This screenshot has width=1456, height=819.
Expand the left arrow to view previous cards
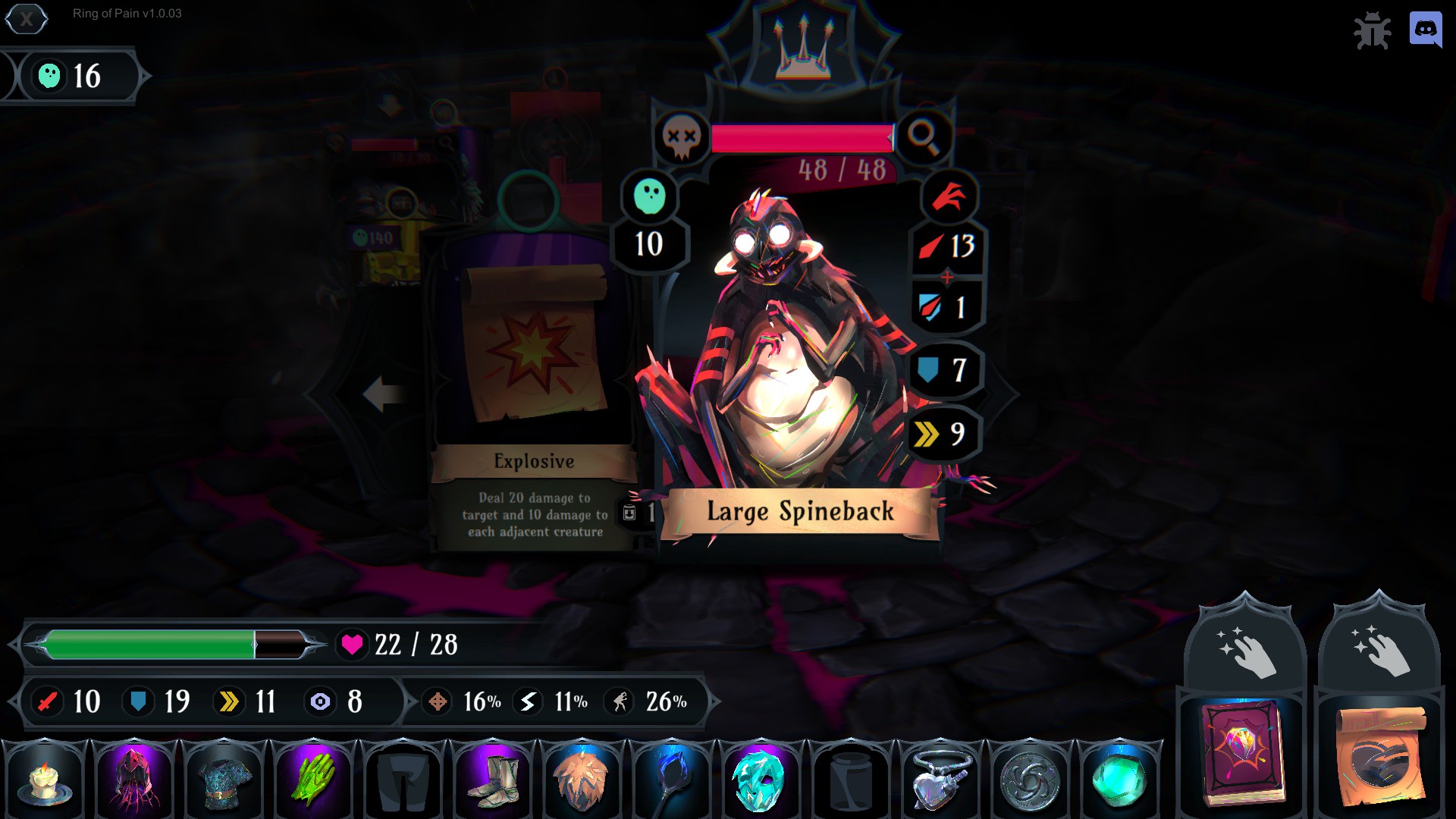click(x=383, y=394)
